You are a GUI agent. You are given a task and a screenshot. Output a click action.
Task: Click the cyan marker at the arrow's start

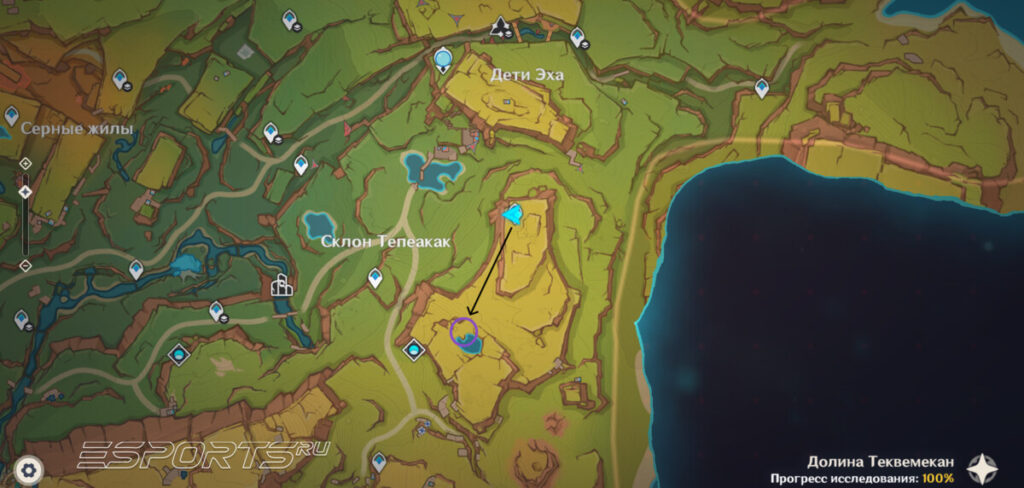[x=514, y=213]
